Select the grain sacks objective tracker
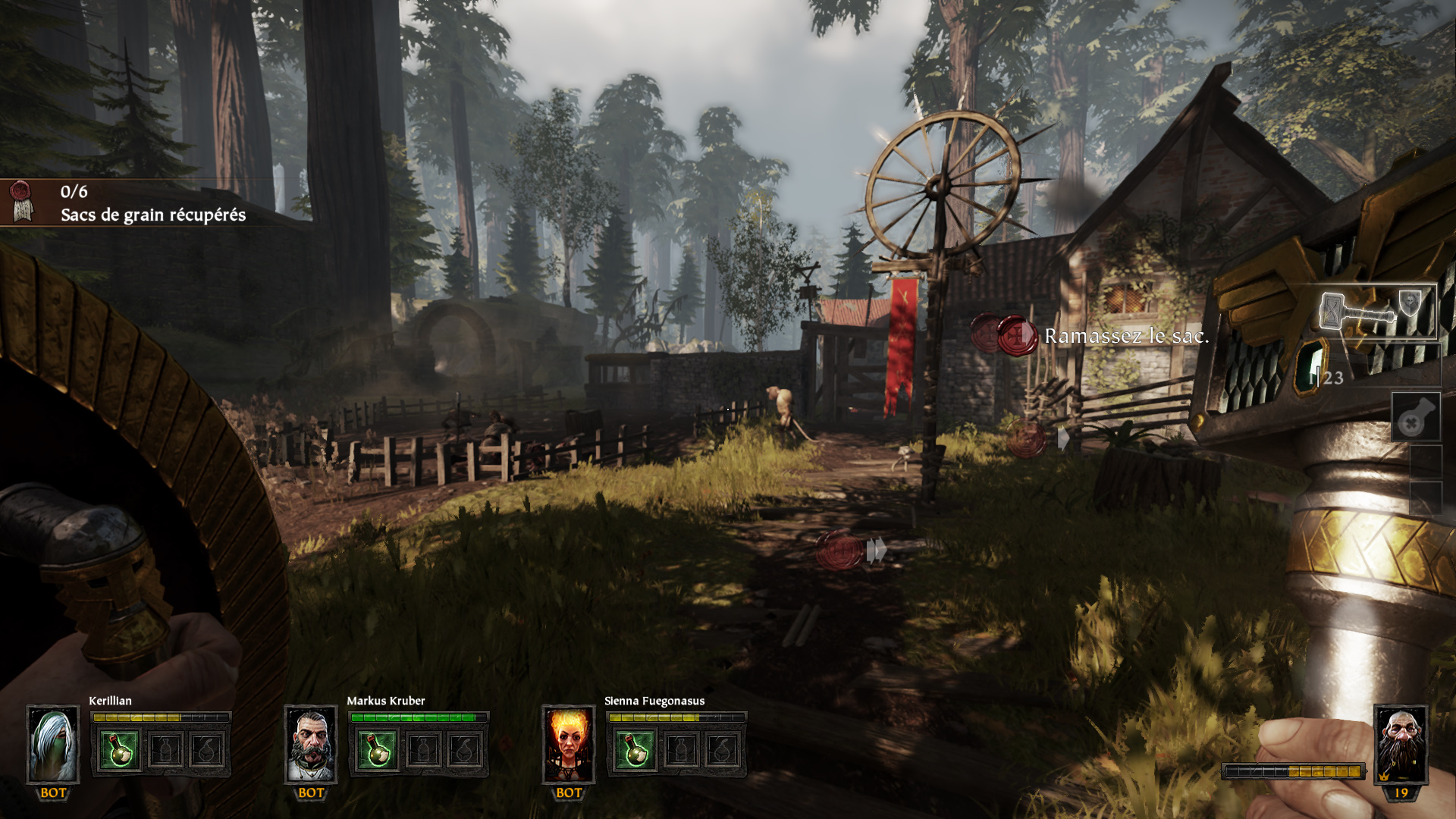 click(x=129, y=203)
